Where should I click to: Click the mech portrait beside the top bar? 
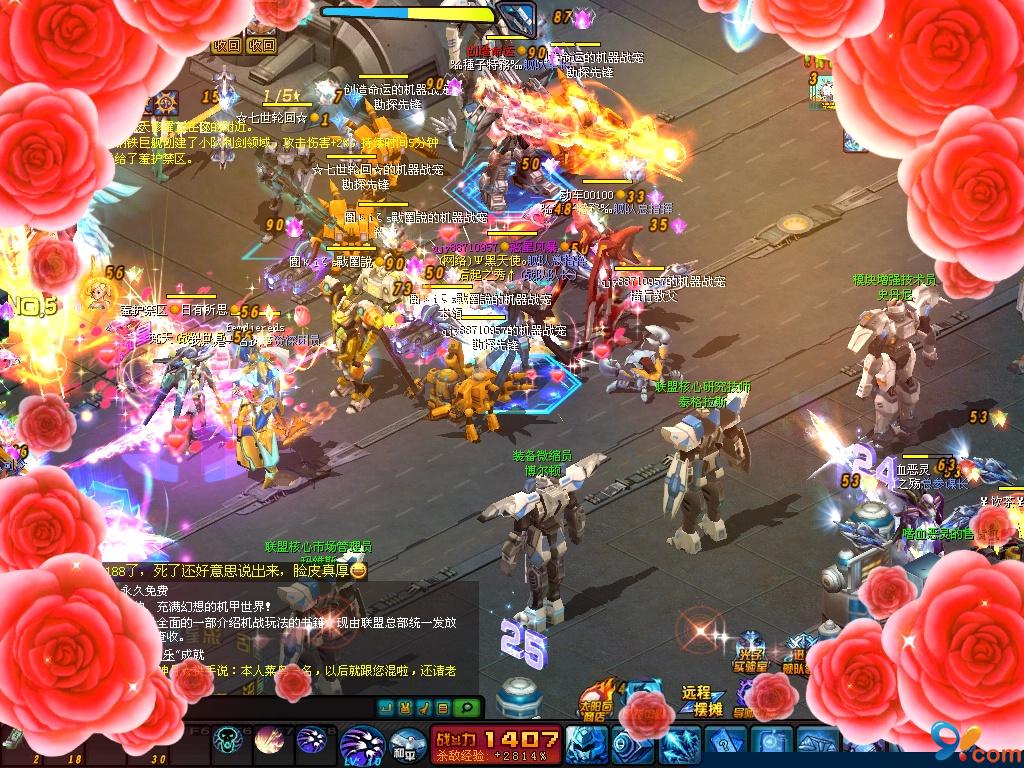point(517,17)
